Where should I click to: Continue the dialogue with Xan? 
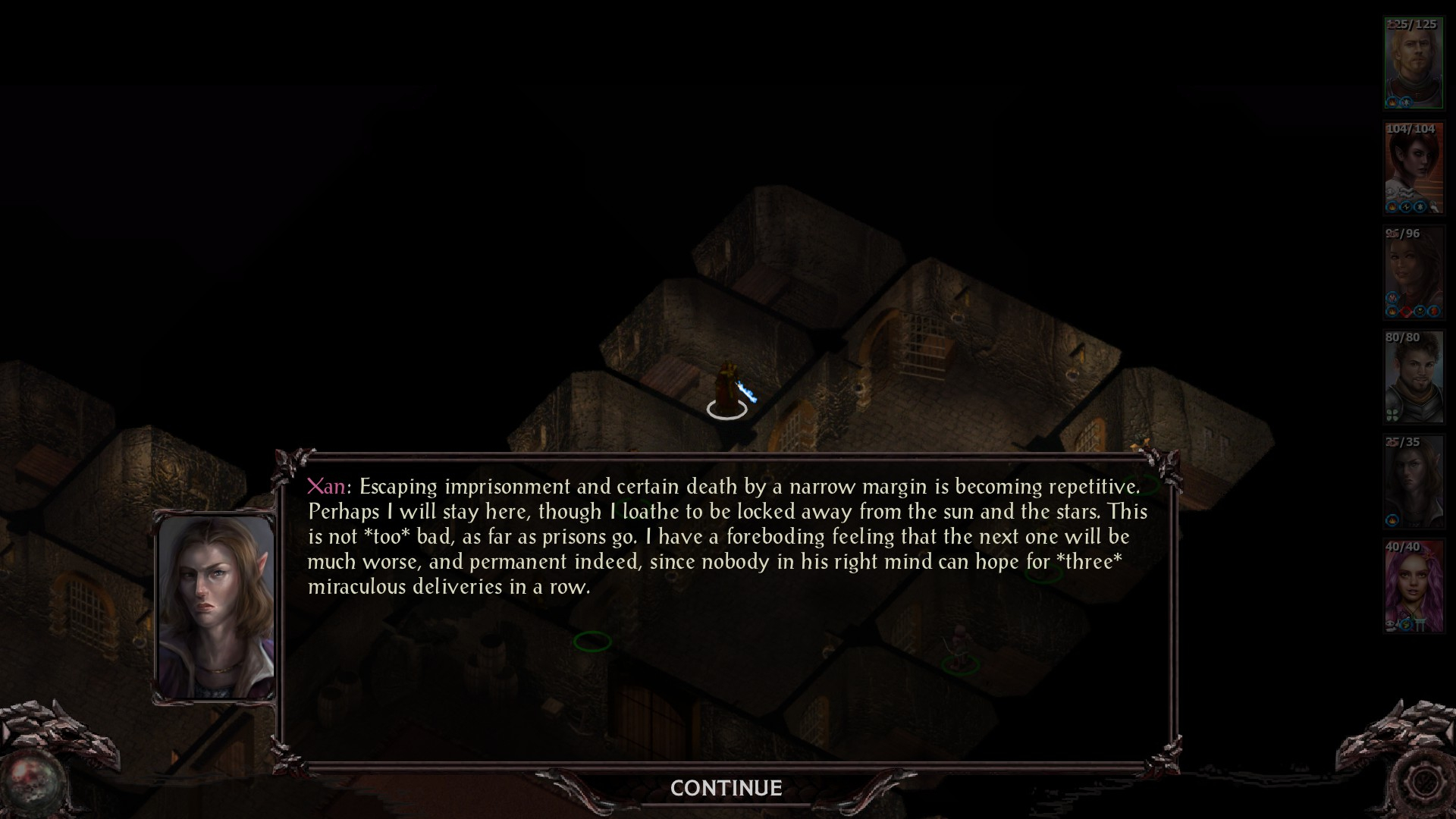click(x=726, y=789)
